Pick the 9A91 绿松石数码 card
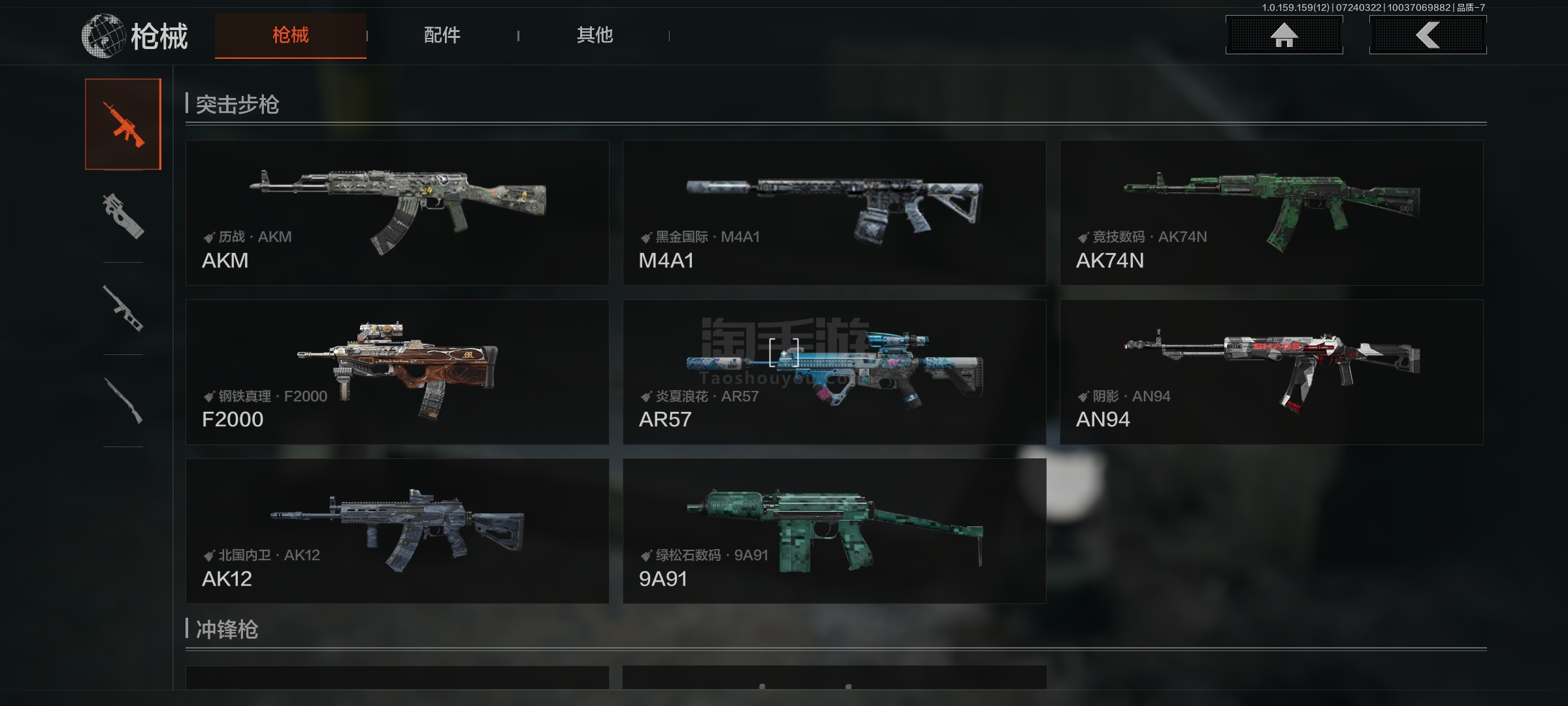1568x706 pixels. point(834,531)
